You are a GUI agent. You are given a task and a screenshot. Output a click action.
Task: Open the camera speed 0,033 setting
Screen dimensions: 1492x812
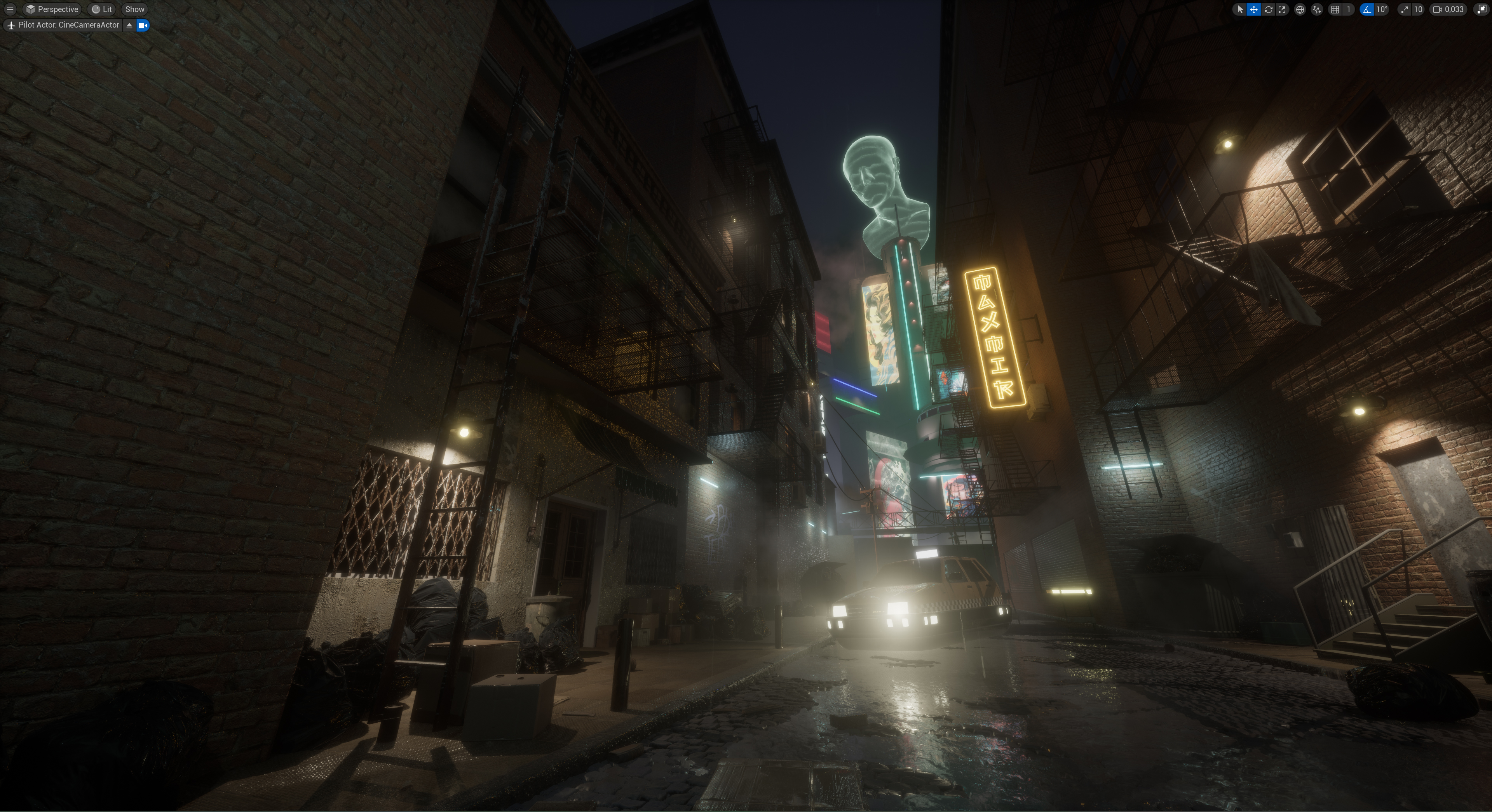[1448, 9]
